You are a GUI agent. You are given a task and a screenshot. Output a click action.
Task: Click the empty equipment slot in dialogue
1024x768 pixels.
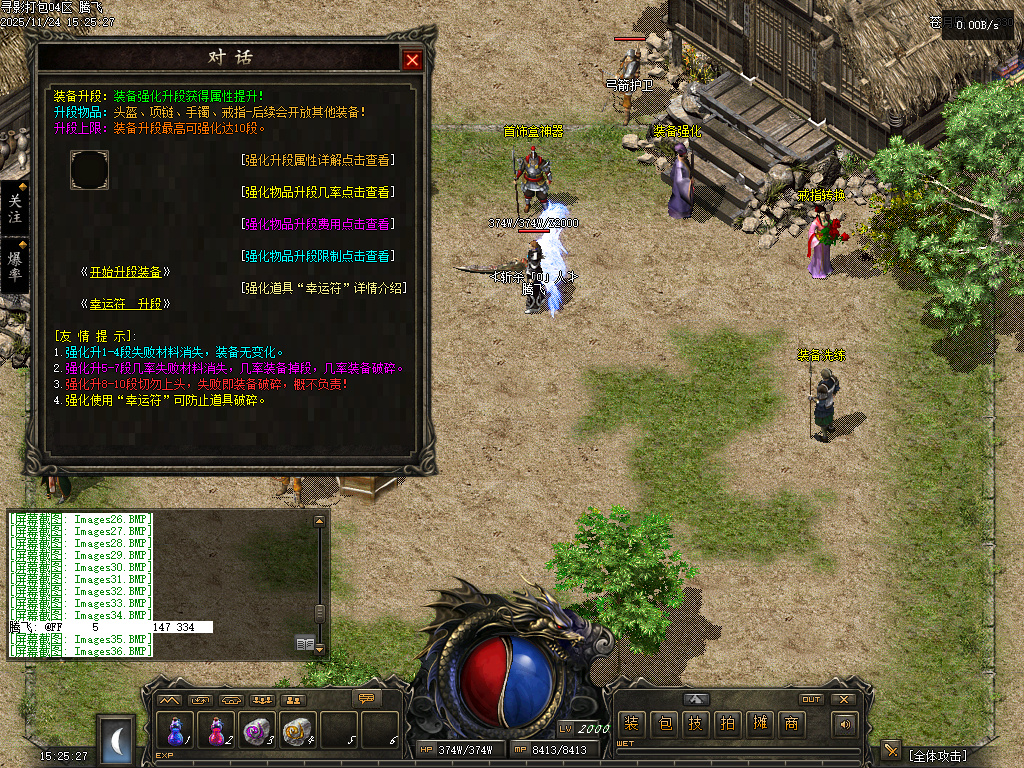tap(89, 170)
